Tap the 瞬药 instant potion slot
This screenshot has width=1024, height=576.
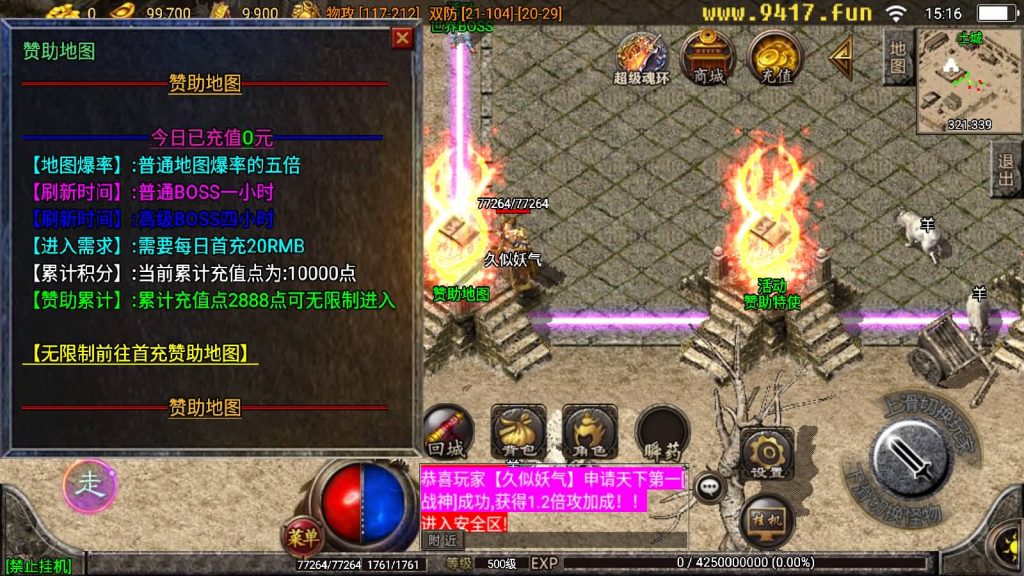pos(662,431)
